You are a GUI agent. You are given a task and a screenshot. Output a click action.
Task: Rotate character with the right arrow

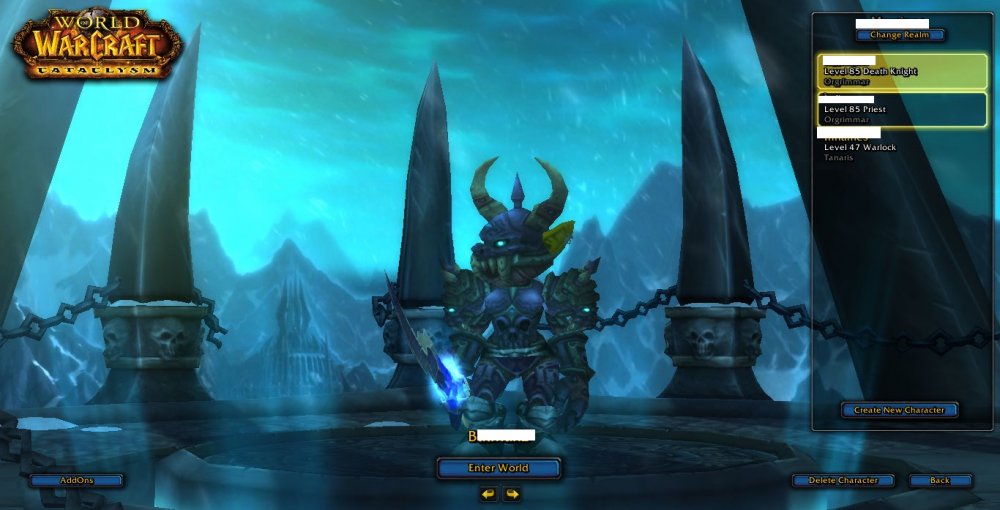[x=512, y=494]
